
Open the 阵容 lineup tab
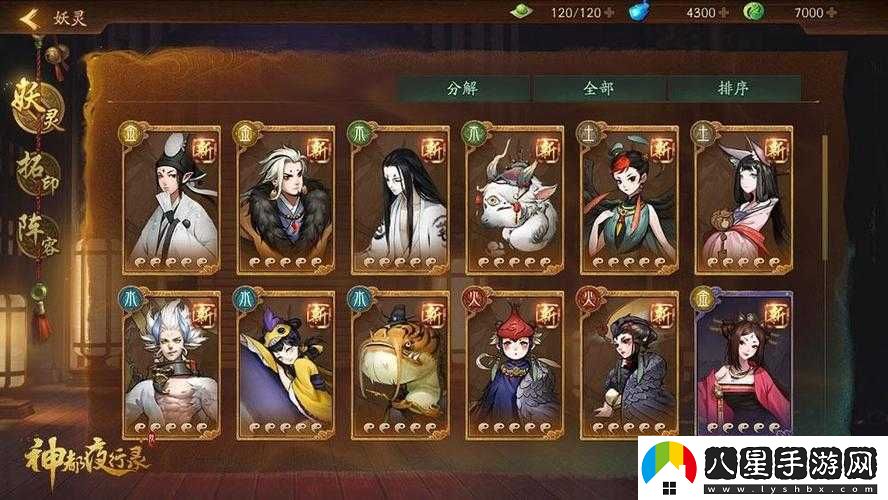(37, 237)
